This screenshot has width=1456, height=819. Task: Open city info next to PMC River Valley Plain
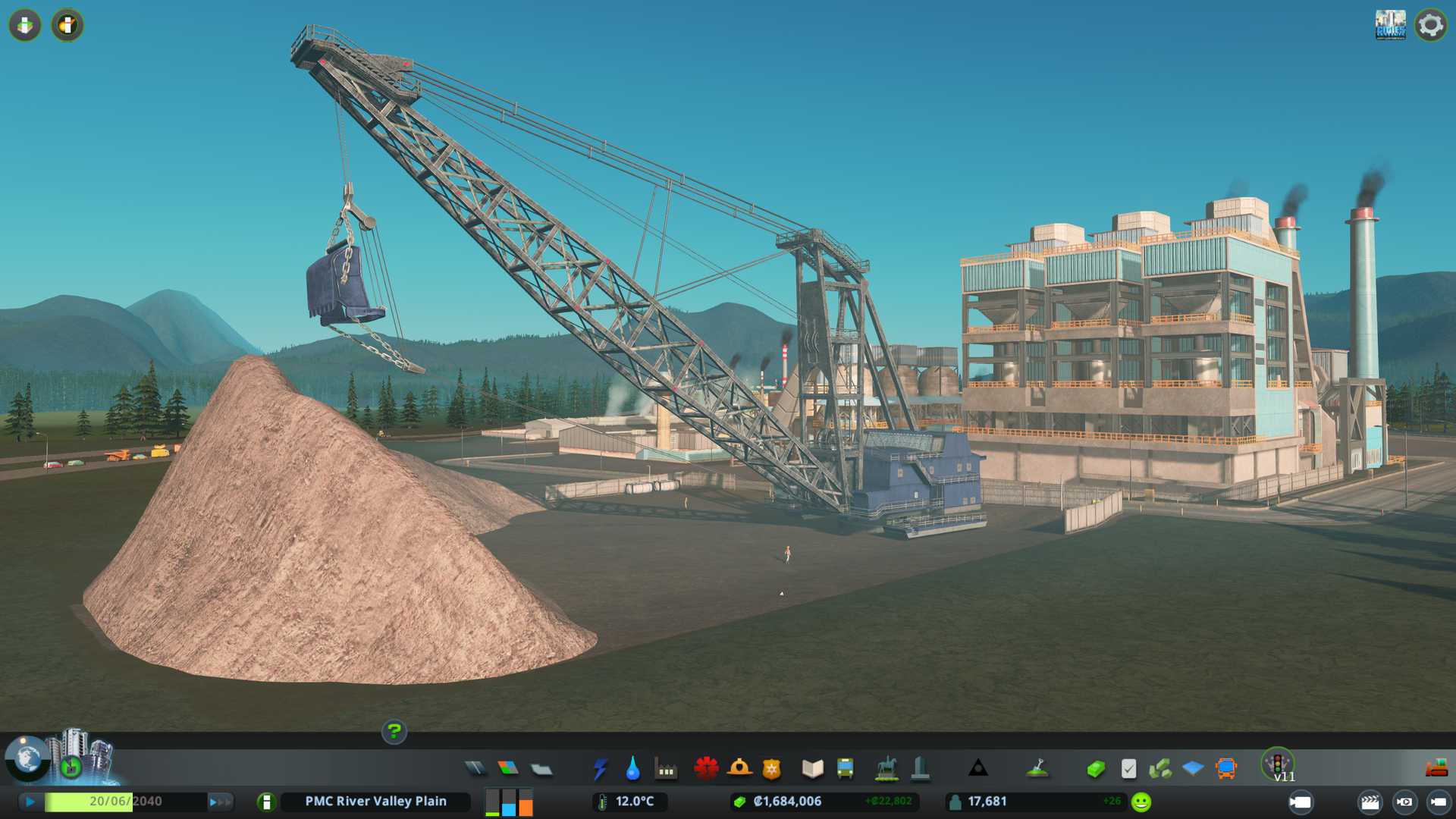(x=266, y=802)
